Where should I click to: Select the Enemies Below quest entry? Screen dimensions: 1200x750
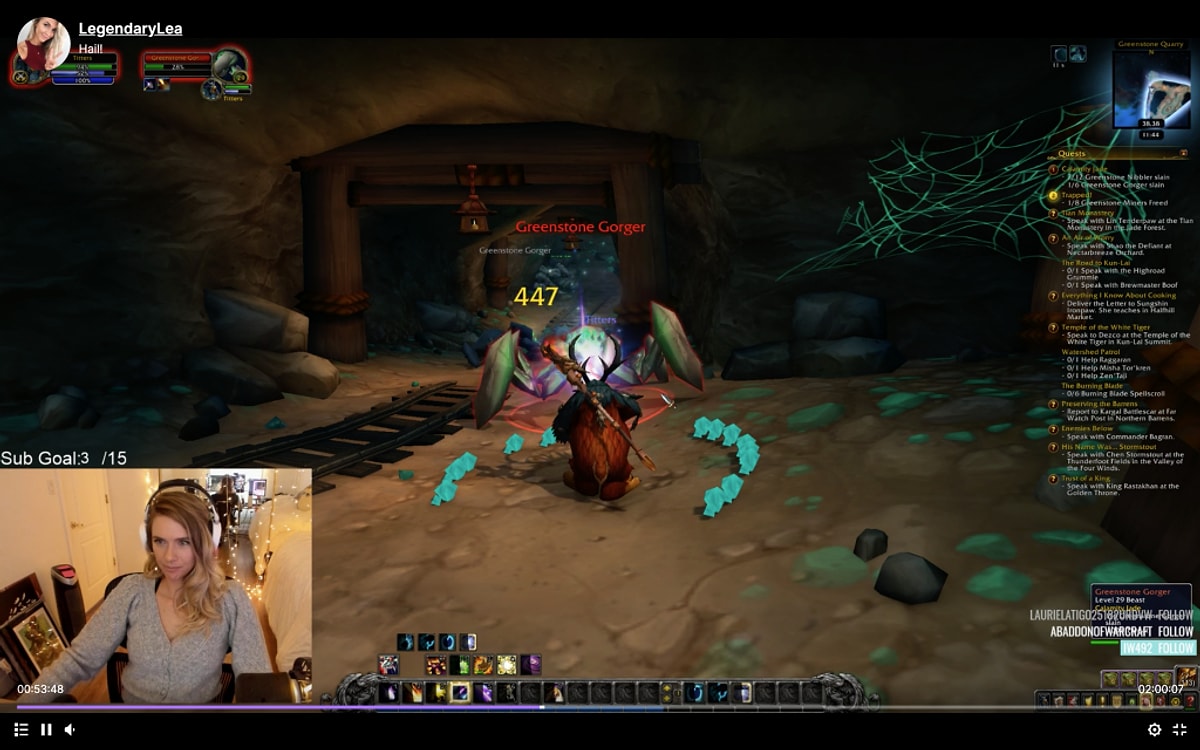click(1087, 428)
